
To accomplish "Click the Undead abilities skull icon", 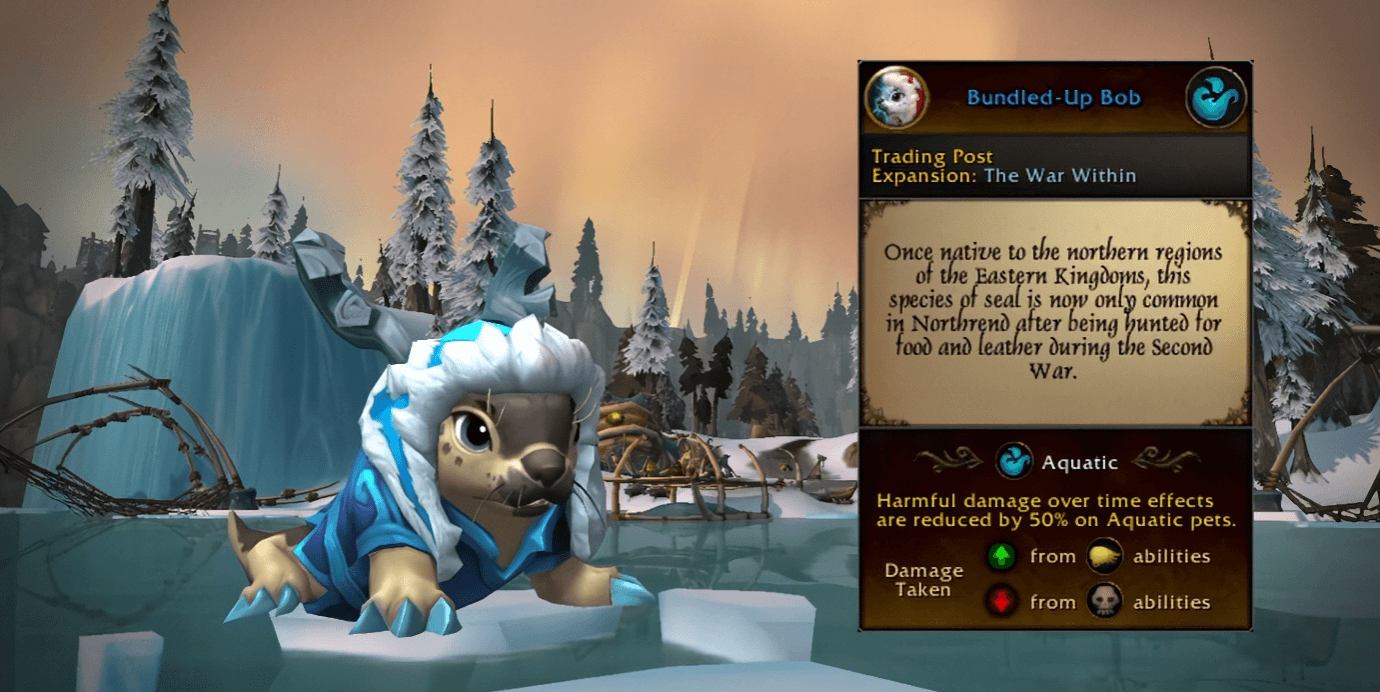I will pos(1104,602).
